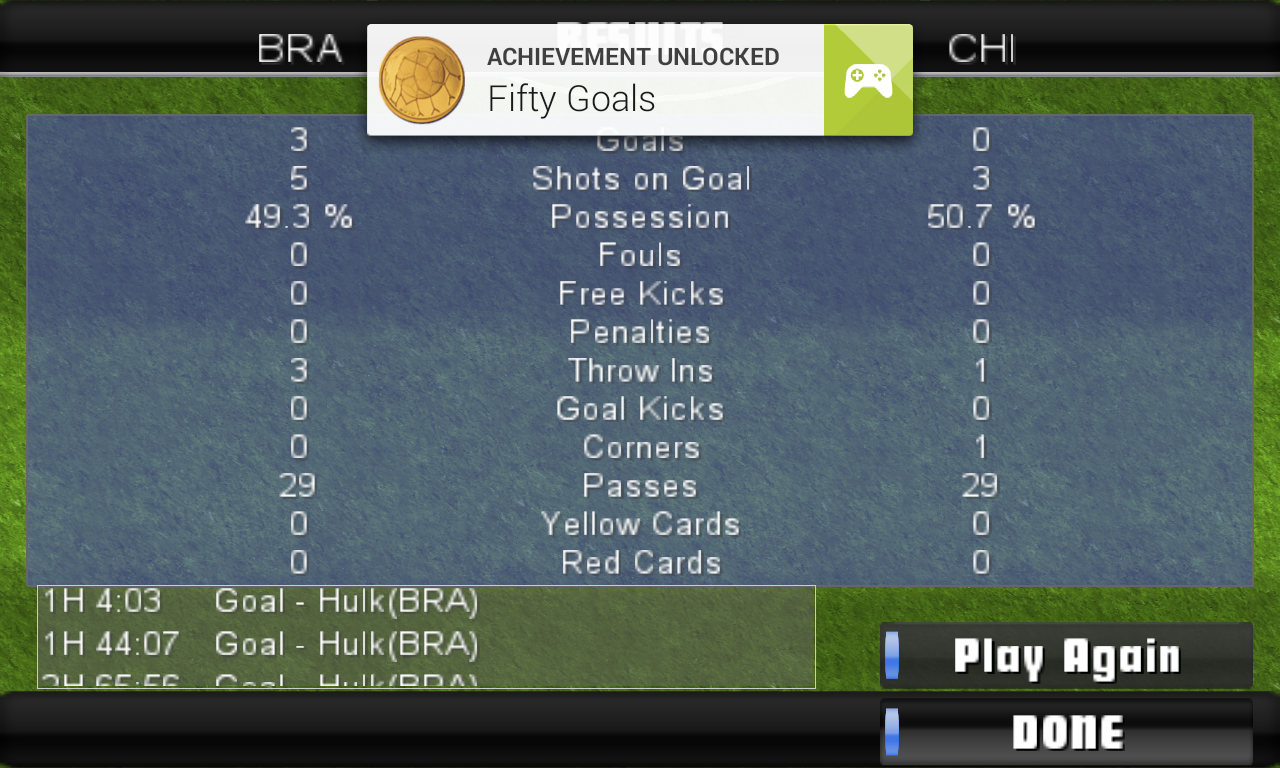
Task: Select the Shots on Goal row
Action: [x=641, y=179]
